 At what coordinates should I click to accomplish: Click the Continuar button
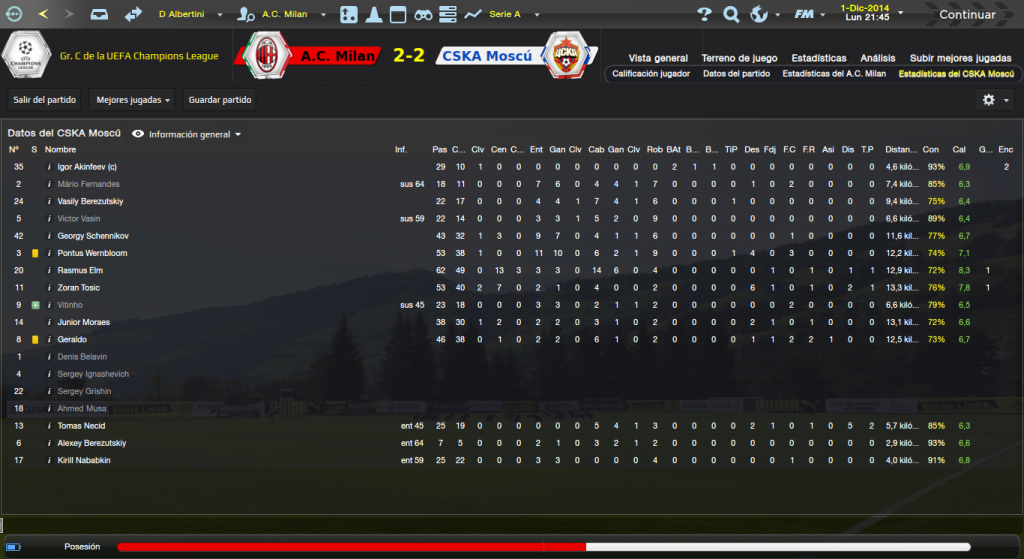(x=966, y=15)
